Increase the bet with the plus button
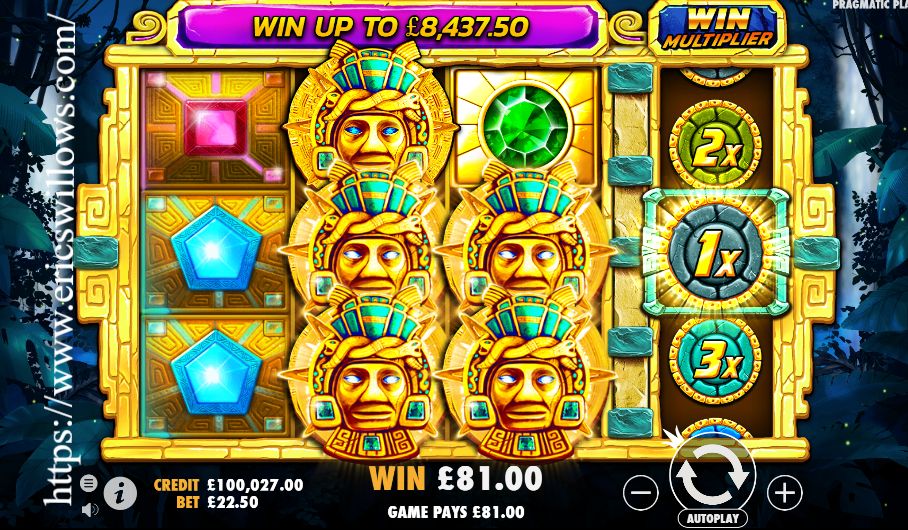 point(785,491)
